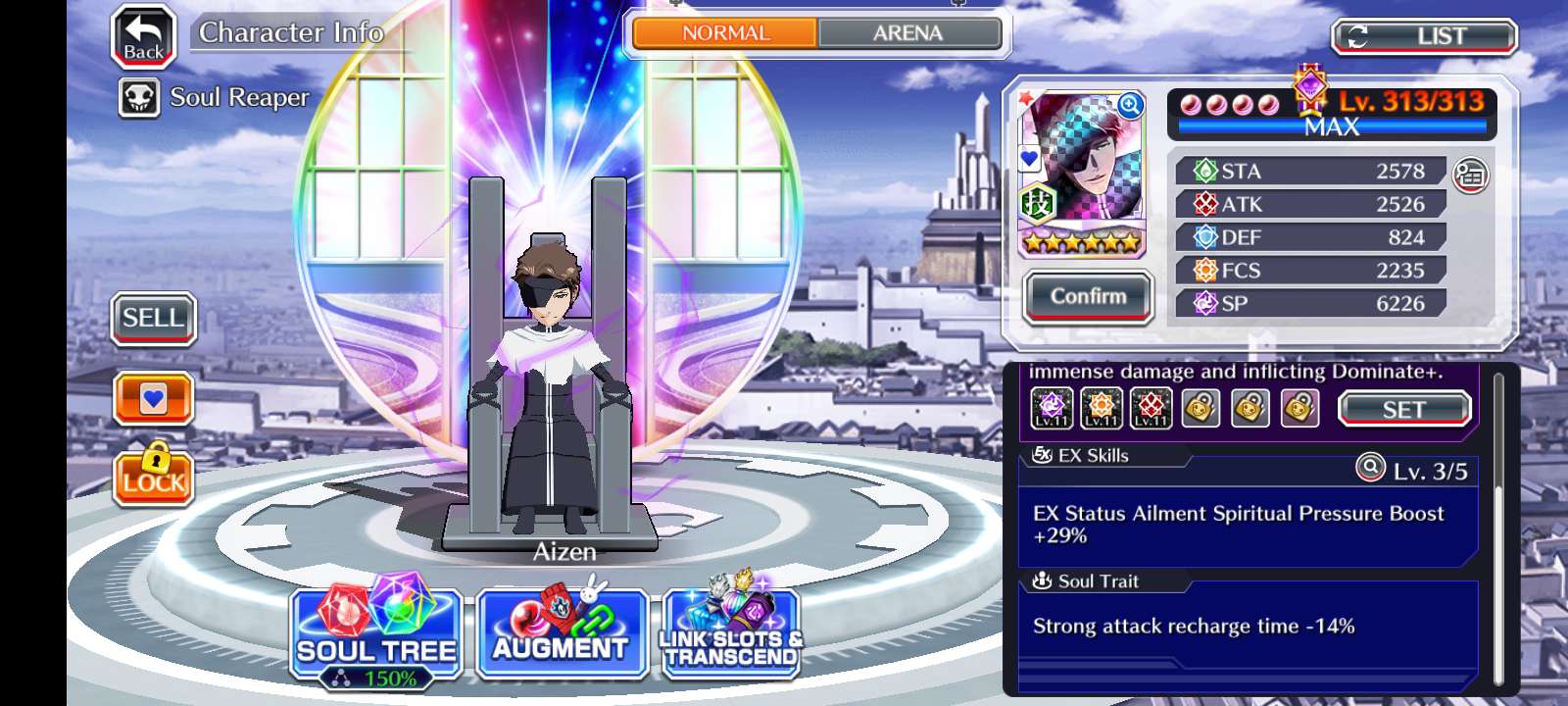Inspect EX Skills level magnifier icon
This screenshot has width=1568, height=706.
pos(1369,468)
